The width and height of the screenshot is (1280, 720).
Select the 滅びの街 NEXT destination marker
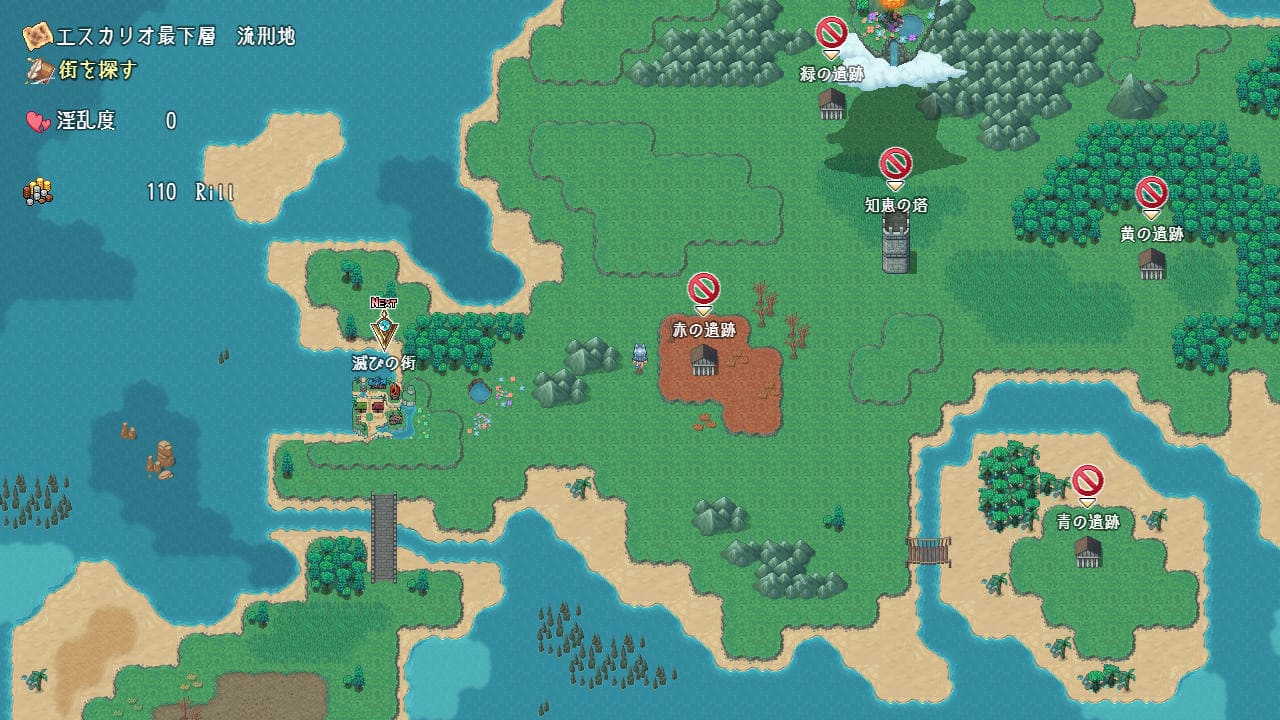click(384, 327)
